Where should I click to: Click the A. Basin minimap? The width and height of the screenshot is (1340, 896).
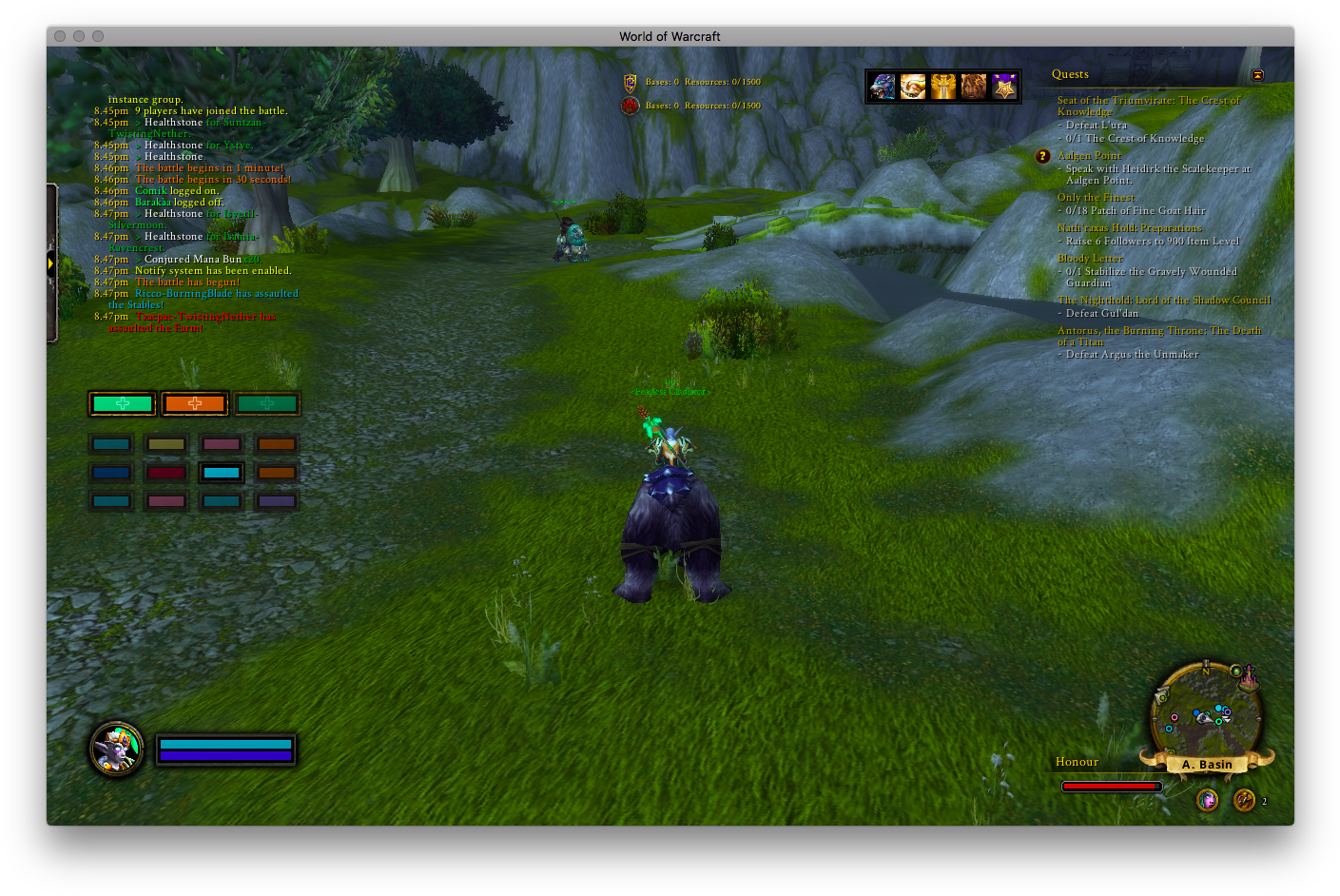click(x=1206, y=715)
